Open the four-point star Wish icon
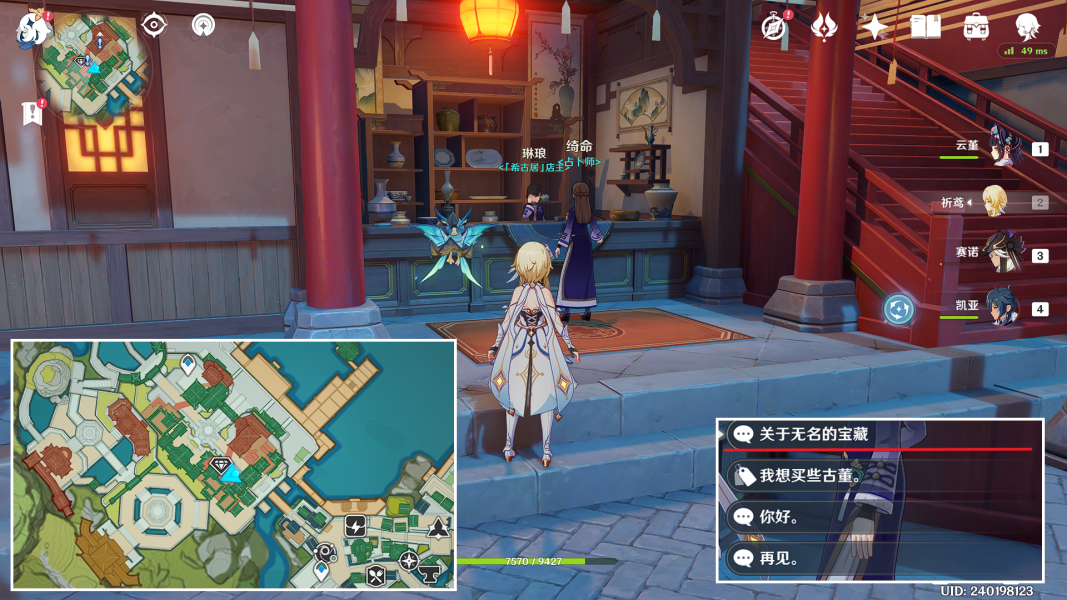This screenshot has width=1067, height=600. click(x=875, y=27)
